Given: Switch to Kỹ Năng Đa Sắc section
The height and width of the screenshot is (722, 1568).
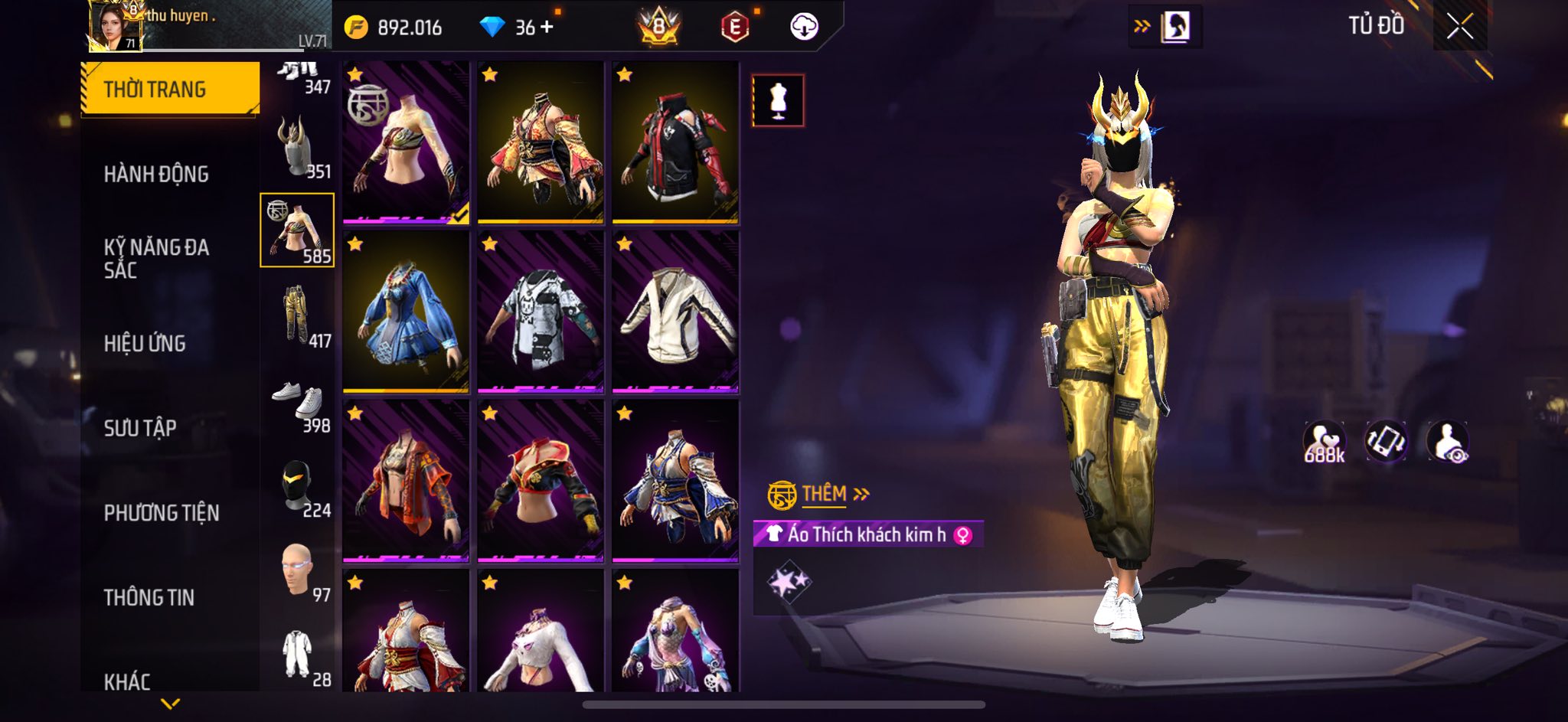Looking at the screenshot, I should [x=156, y=258].
